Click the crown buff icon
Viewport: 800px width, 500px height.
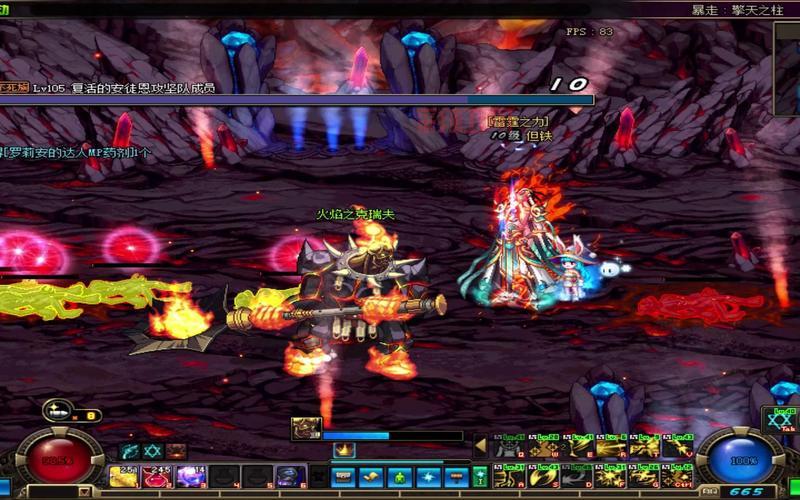344,451
